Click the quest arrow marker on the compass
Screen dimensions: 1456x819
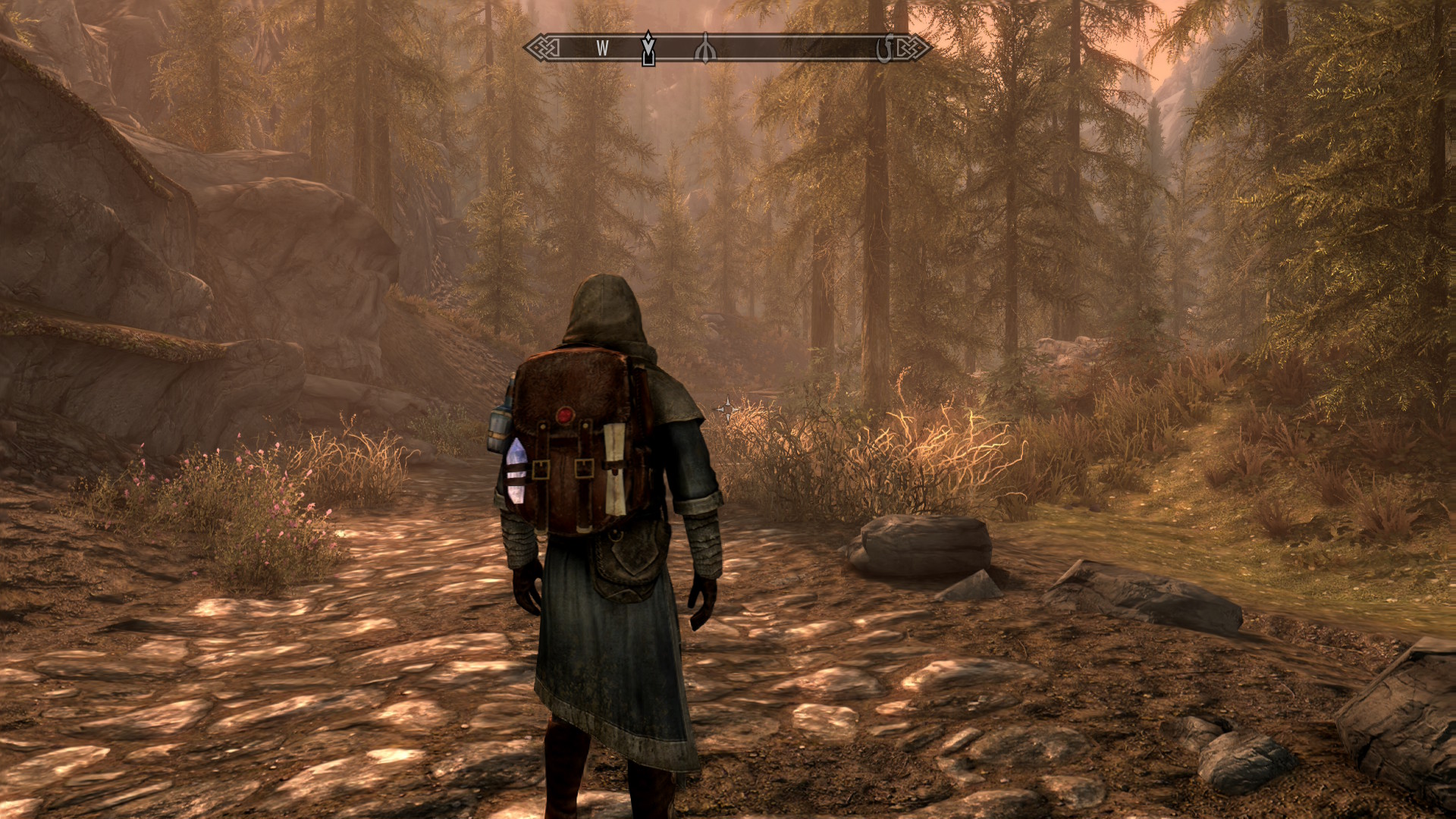click(x=648, y=49)
